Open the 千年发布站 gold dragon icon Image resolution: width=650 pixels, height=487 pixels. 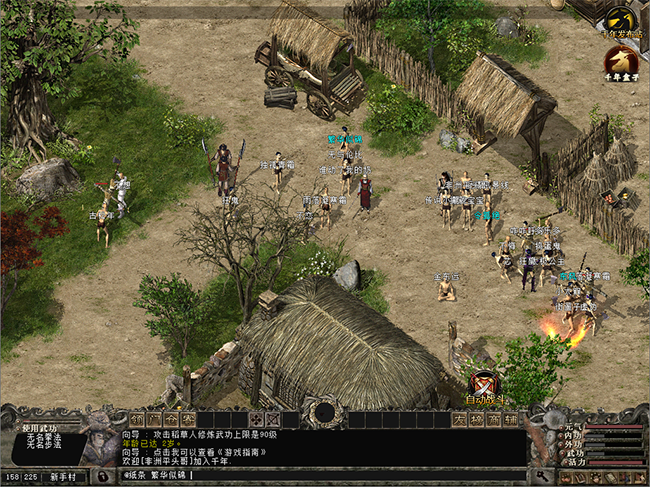coord(622,21)
